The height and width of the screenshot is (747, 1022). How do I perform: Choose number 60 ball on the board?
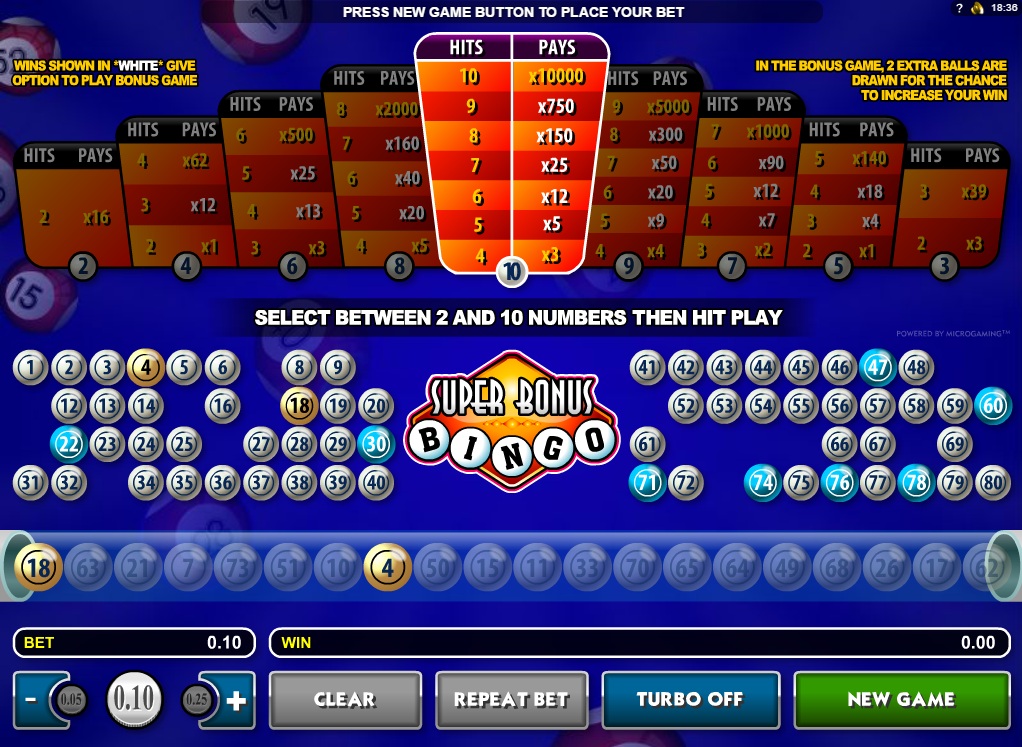pos(992,406)
